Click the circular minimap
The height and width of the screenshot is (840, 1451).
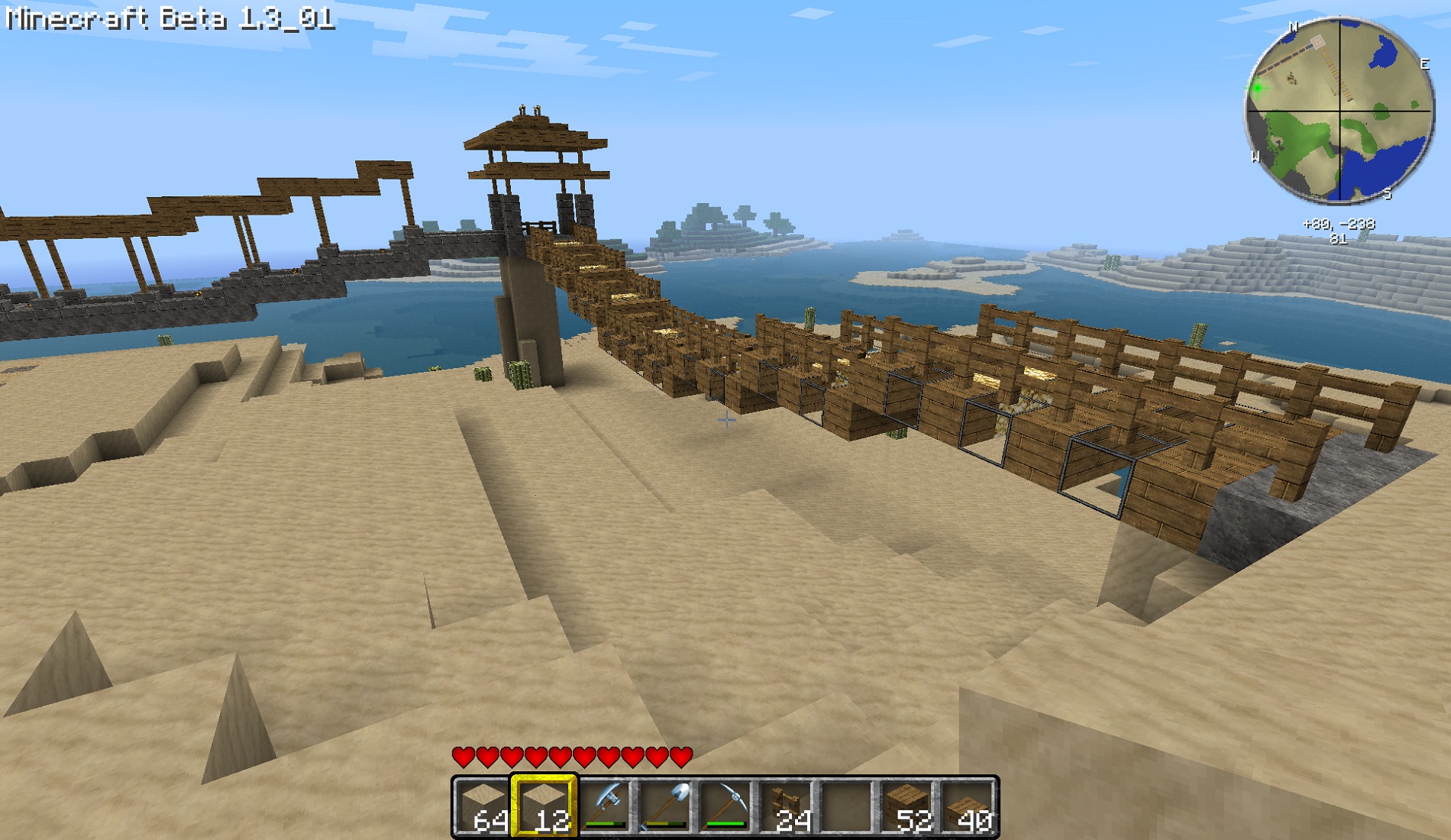click(x=1340, y=111)
